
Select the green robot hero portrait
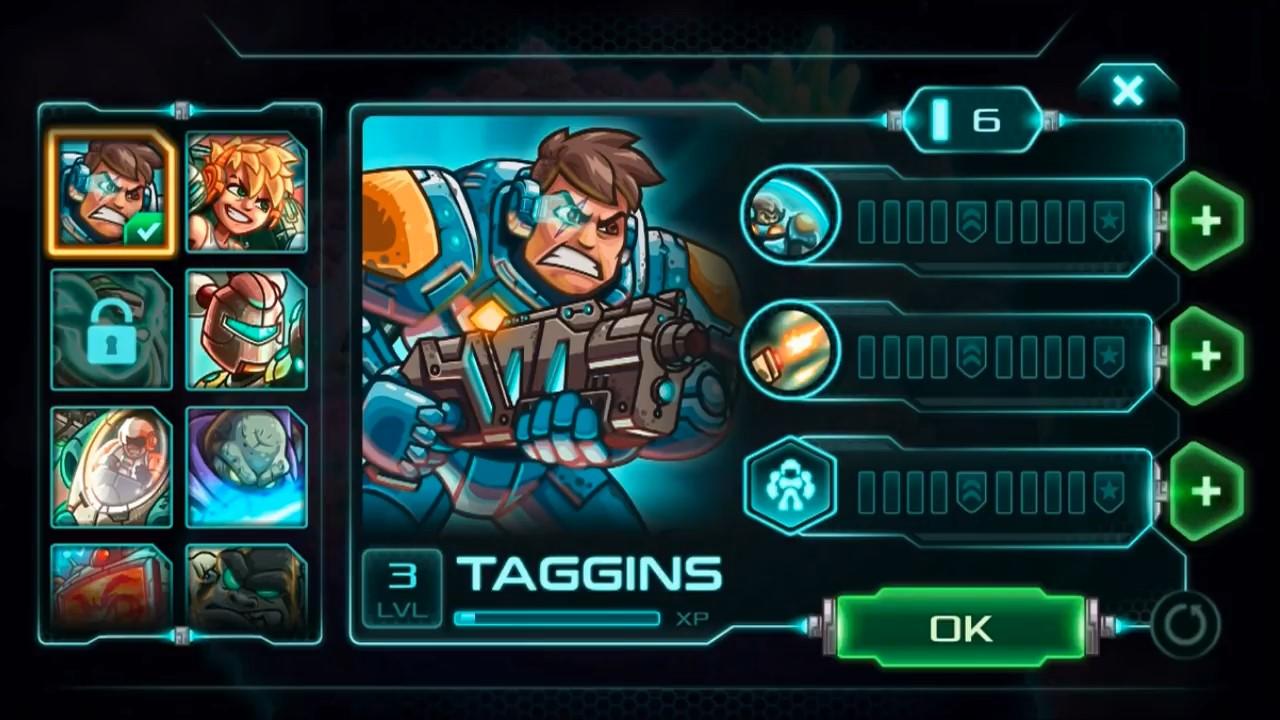(247, 330)
